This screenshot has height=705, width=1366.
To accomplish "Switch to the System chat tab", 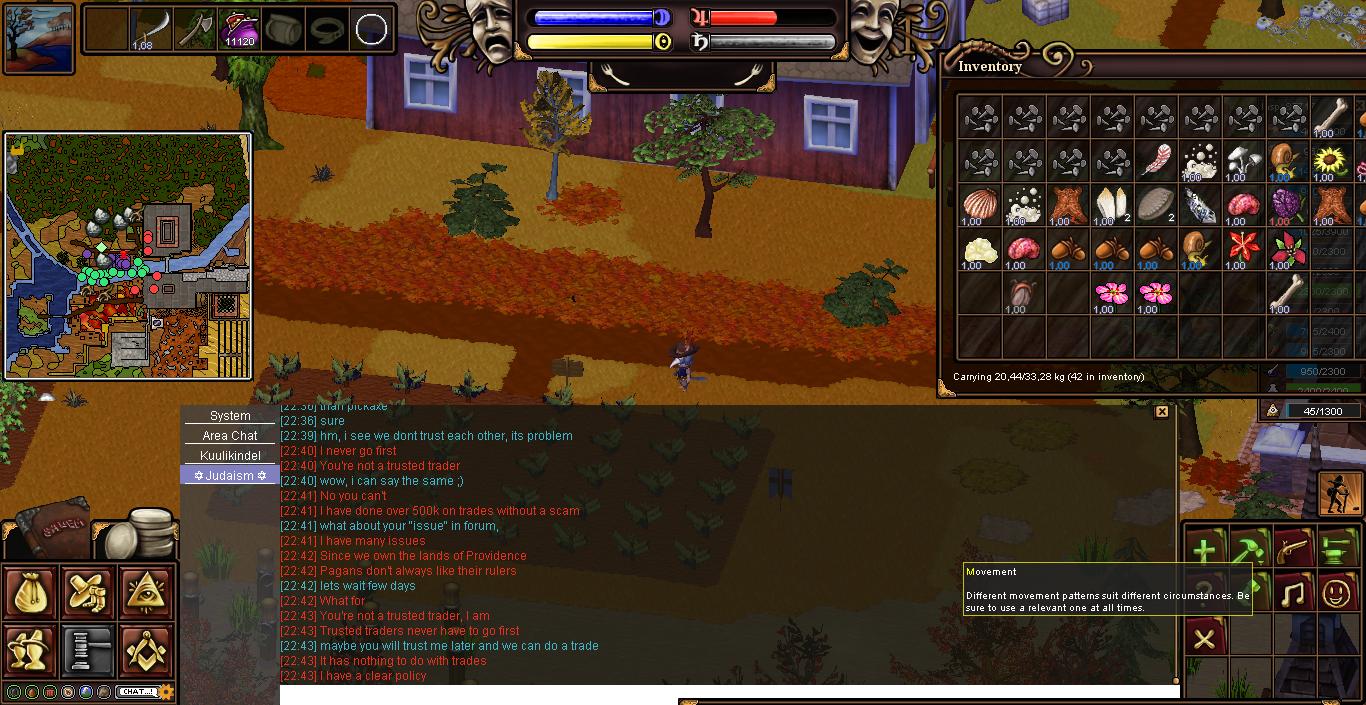I will (x=230, y=416).
